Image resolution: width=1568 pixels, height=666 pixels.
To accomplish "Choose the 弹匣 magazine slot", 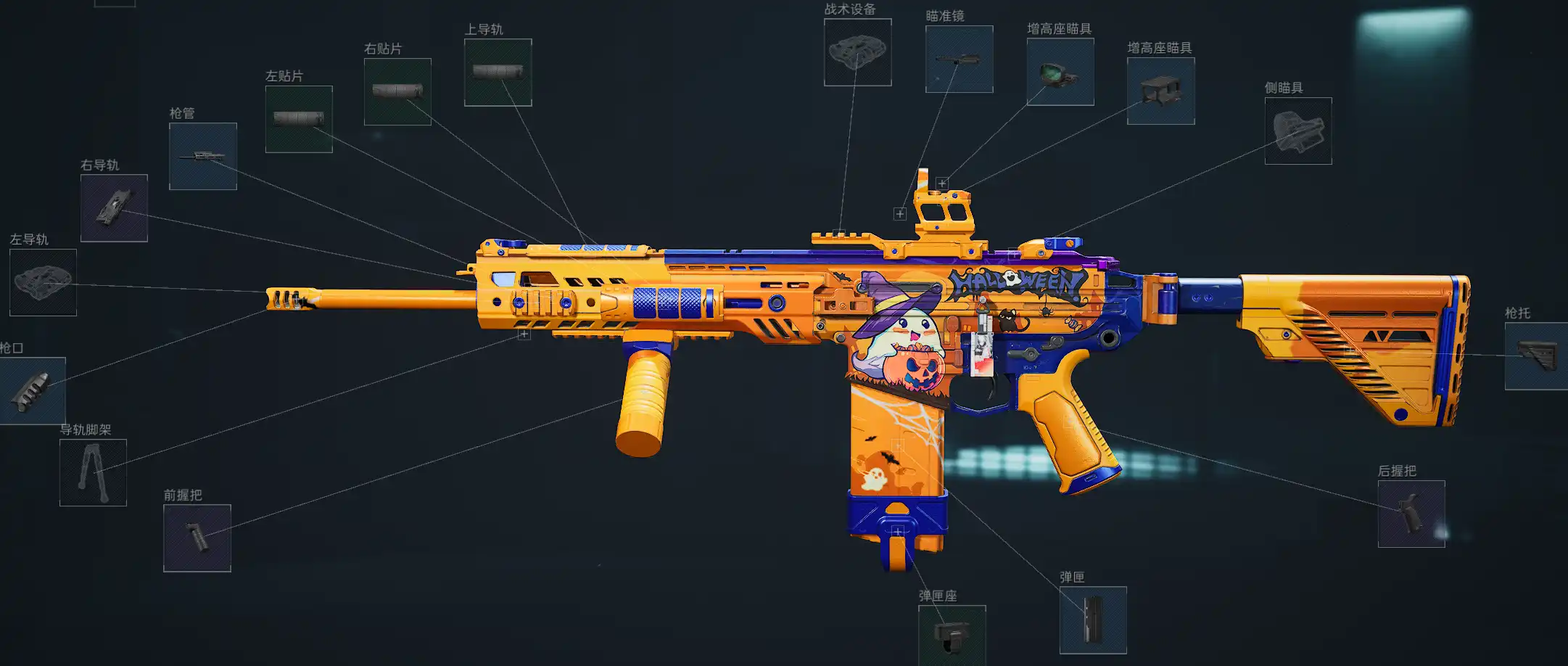I will [1093, 620].
